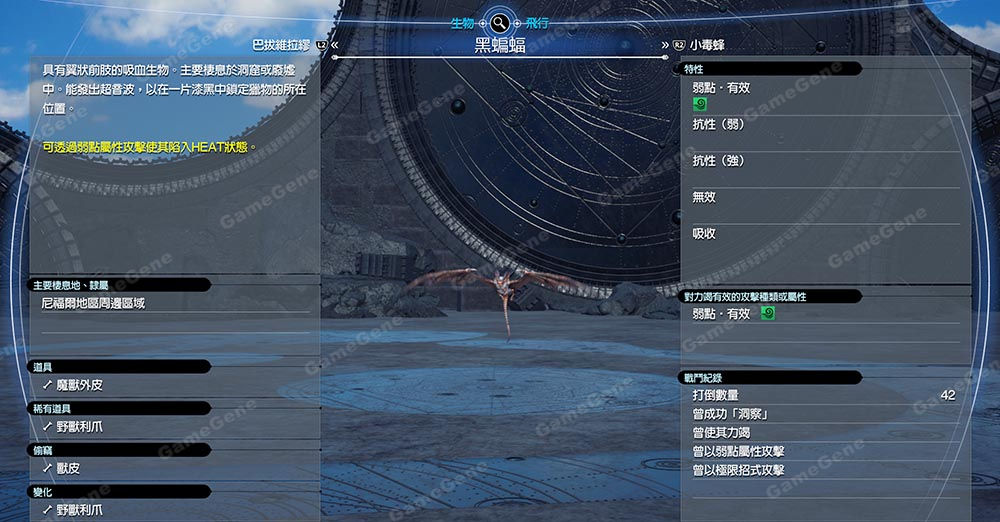
Task: Select the 曾使其力竭 record row
Action: [x=721, y=433]
